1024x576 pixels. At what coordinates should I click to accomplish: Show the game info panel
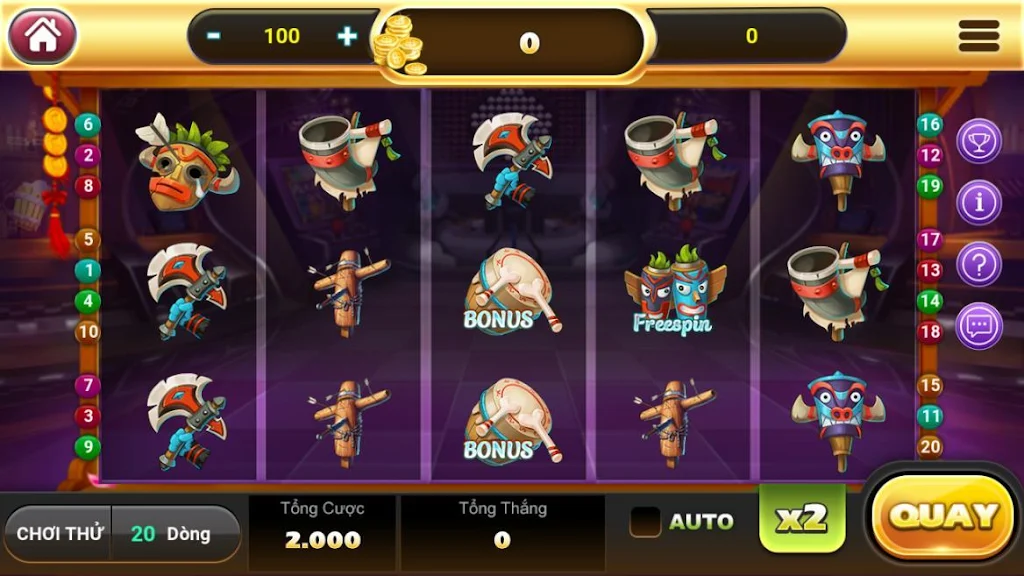click(978, 203)
